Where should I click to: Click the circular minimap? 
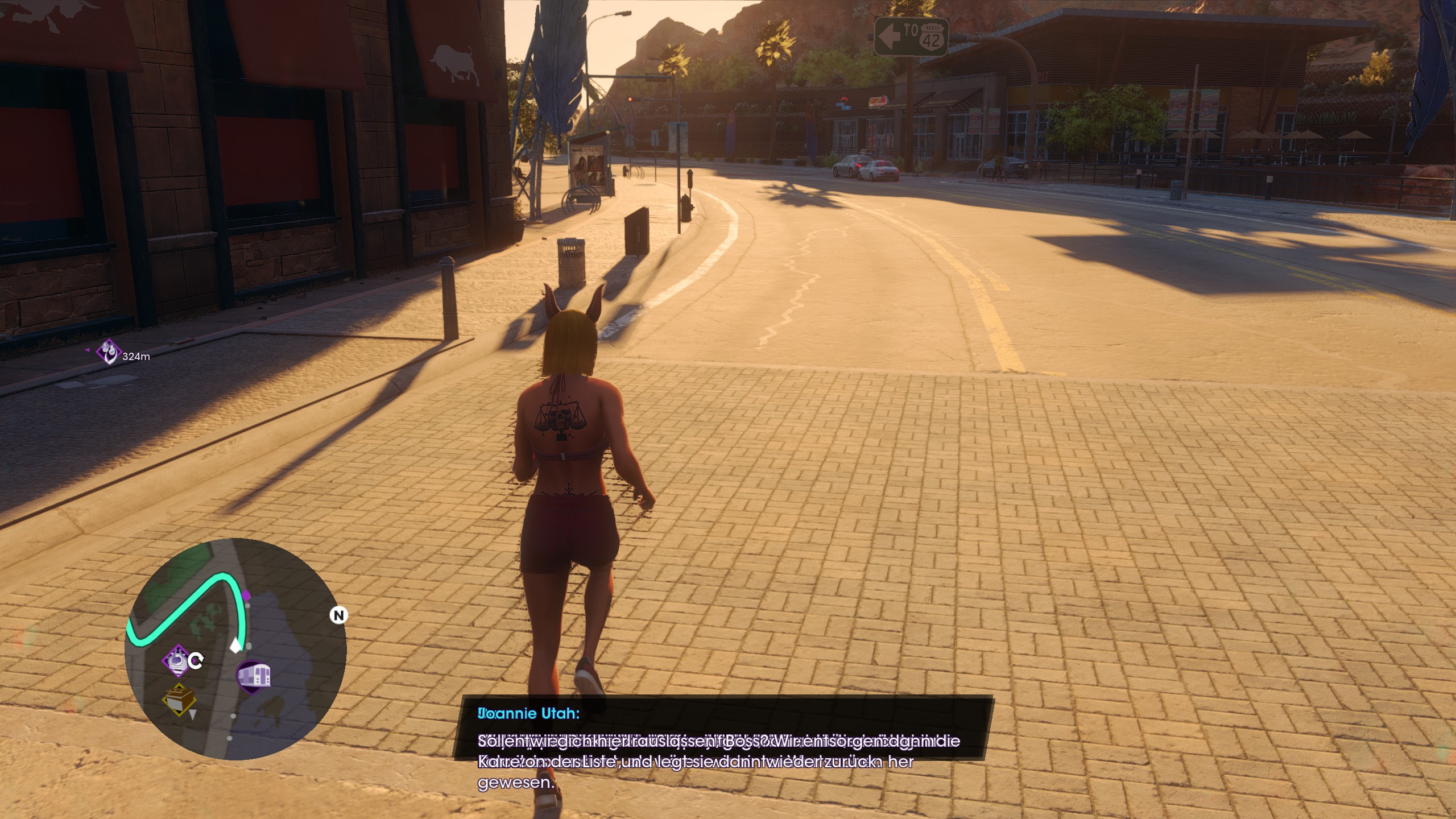click(235, 648)
